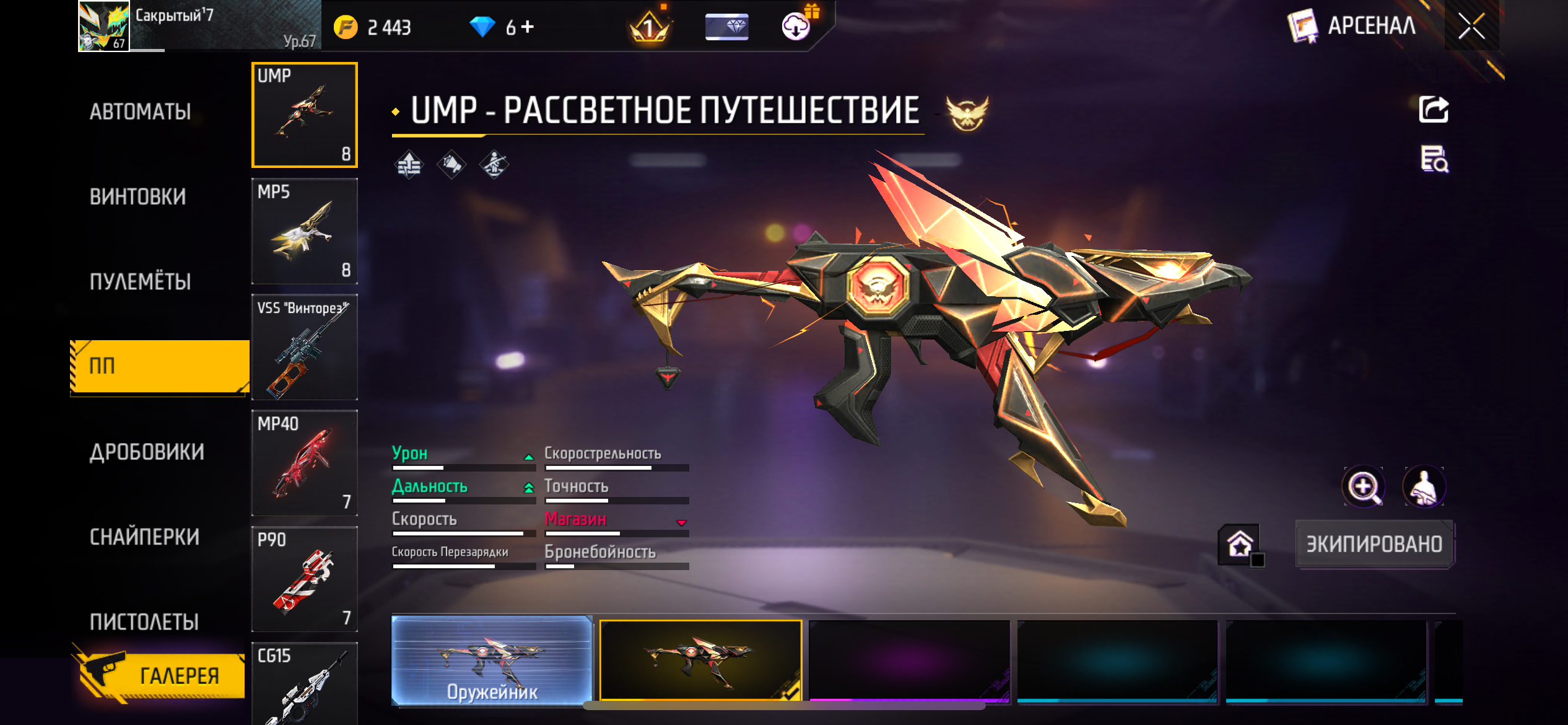The width and height of the screenshot is (1568, 725).
Task: Choose the VSS Винторез weapon tile
Action: [x=304, y=347]
